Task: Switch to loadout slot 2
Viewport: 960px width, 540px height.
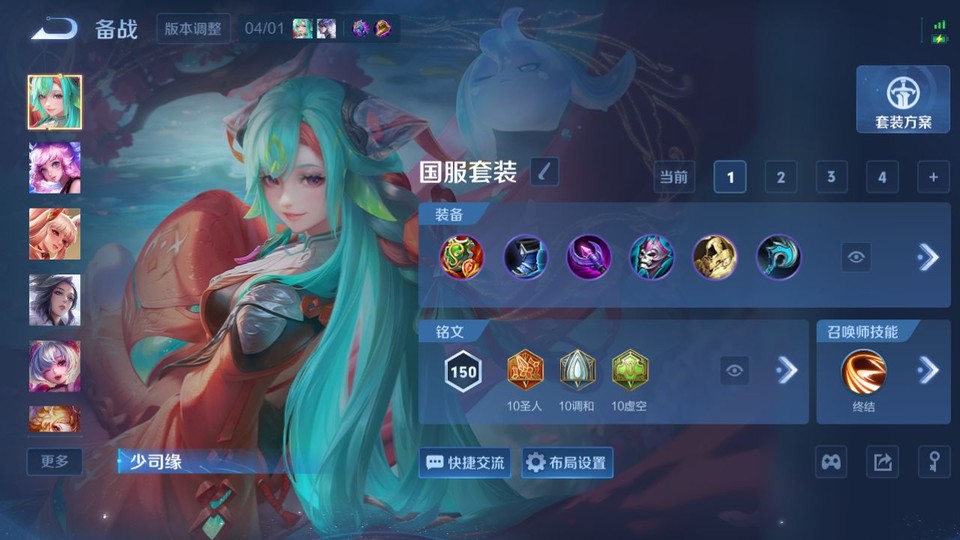Action: (x=780, y=177)
